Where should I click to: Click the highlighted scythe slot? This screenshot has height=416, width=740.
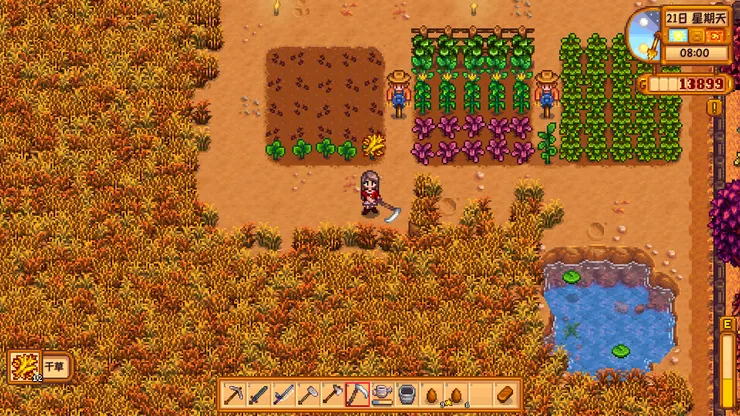[x=357, y=394]
